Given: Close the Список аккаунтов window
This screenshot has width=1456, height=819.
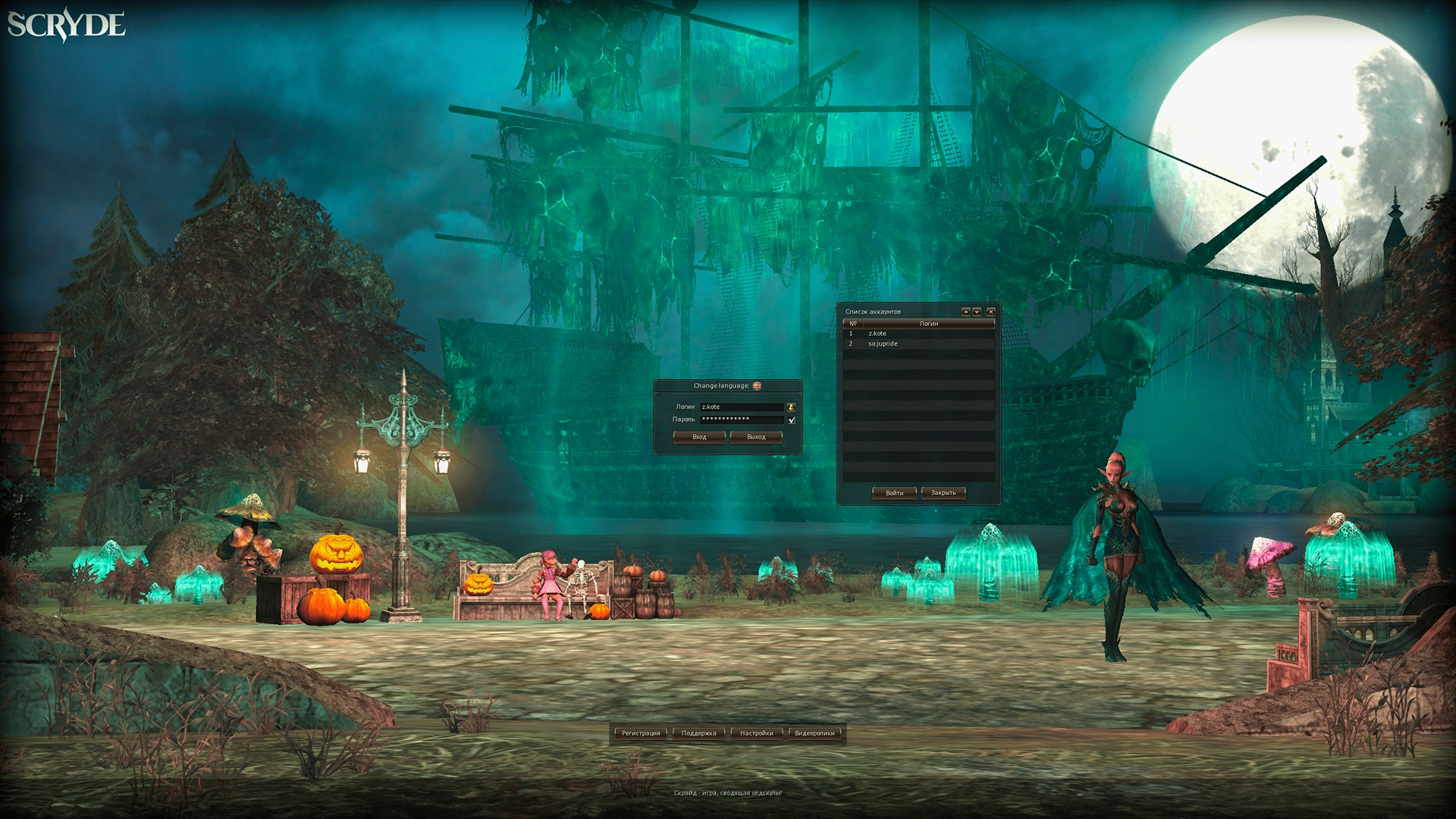Looking at the screenshot, I should tap(992, 310).
